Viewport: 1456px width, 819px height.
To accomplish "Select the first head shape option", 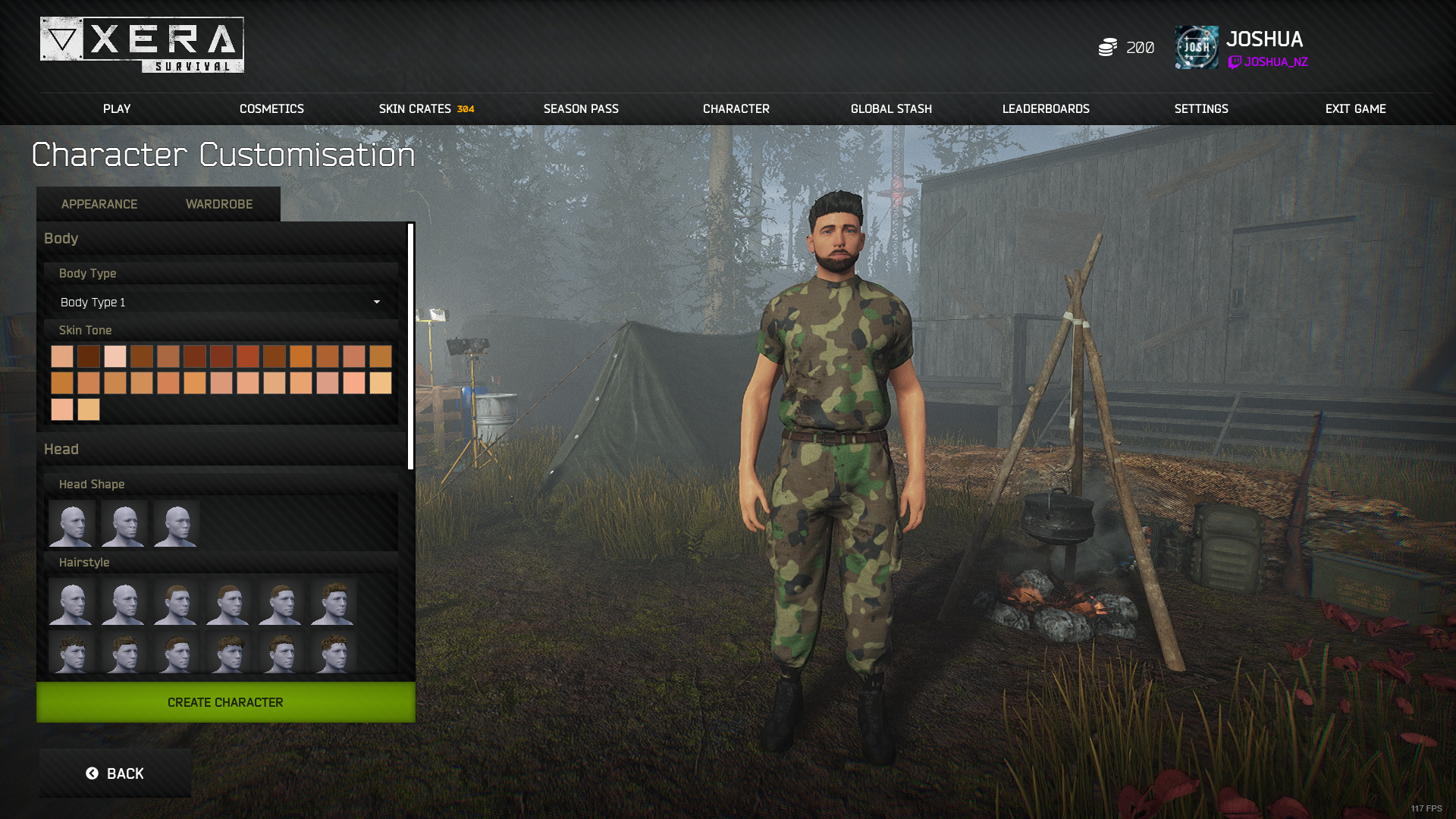I will [x=71, y=523].
